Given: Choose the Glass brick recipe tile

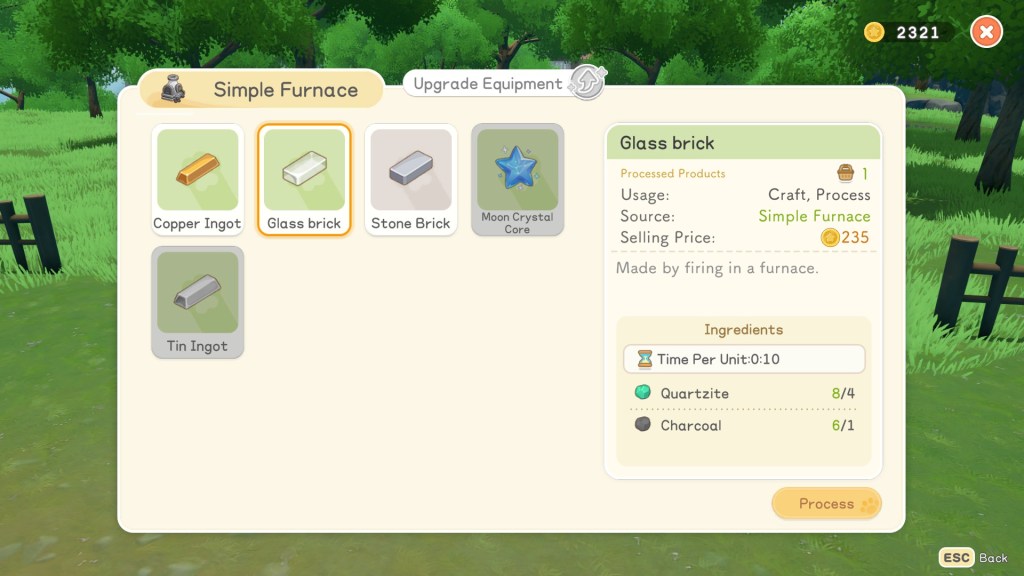Looking at the screenshot, I should [304, 180].
